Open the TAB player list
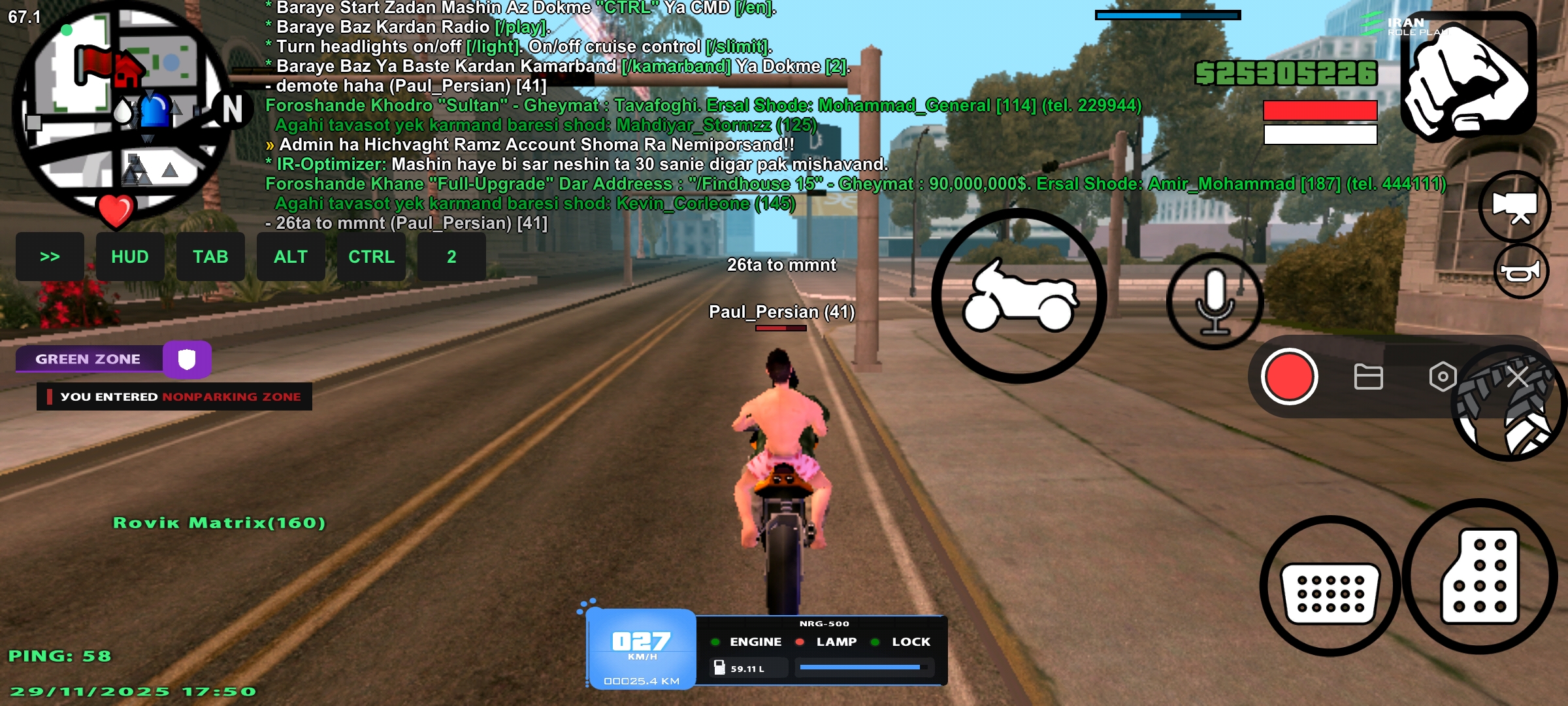1568x706 pixels. click(x=210, y=257)
